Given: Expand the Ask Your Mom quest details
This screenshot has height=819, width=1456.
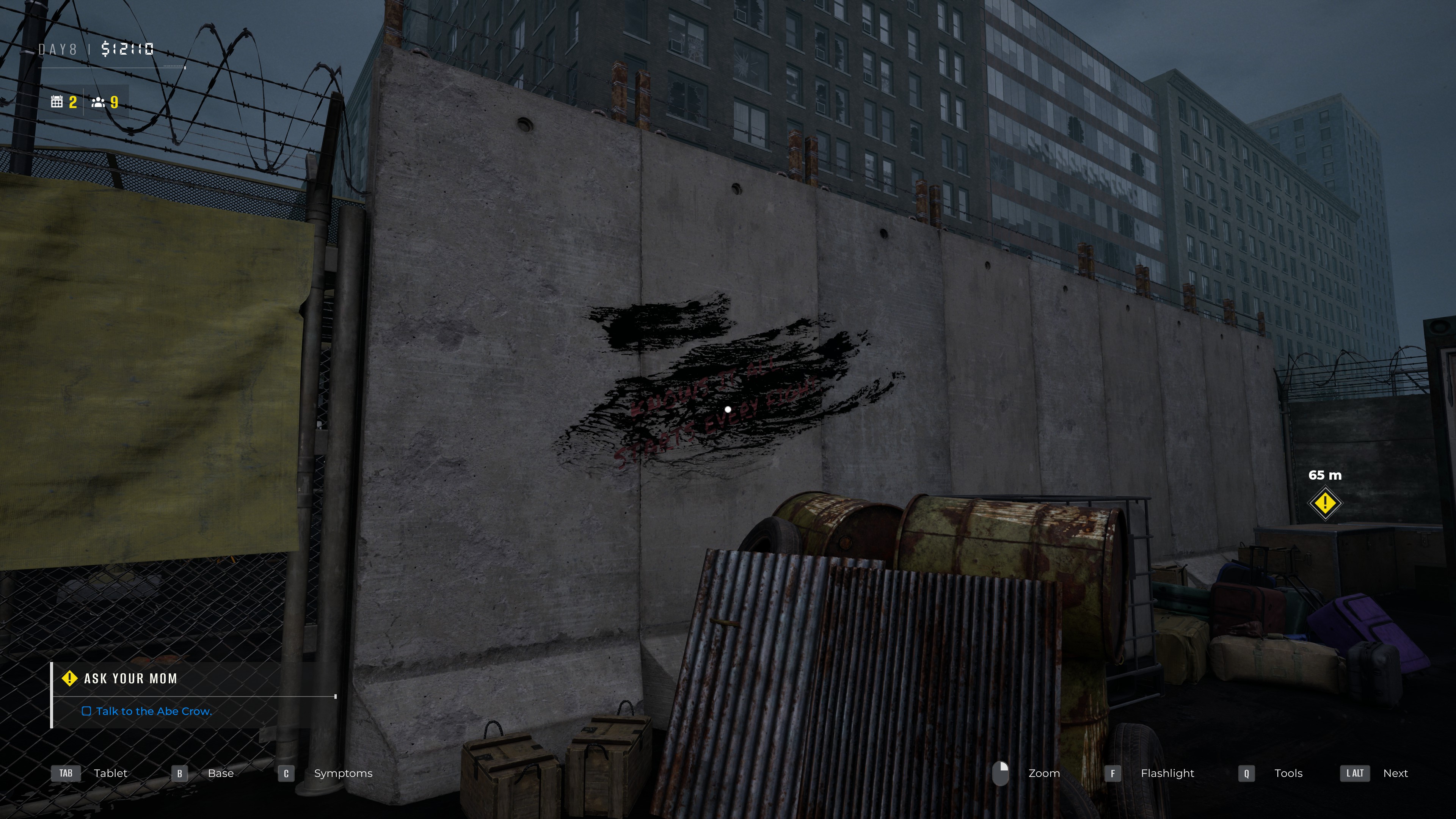Looking at the screenshot, I should (130, 678).
